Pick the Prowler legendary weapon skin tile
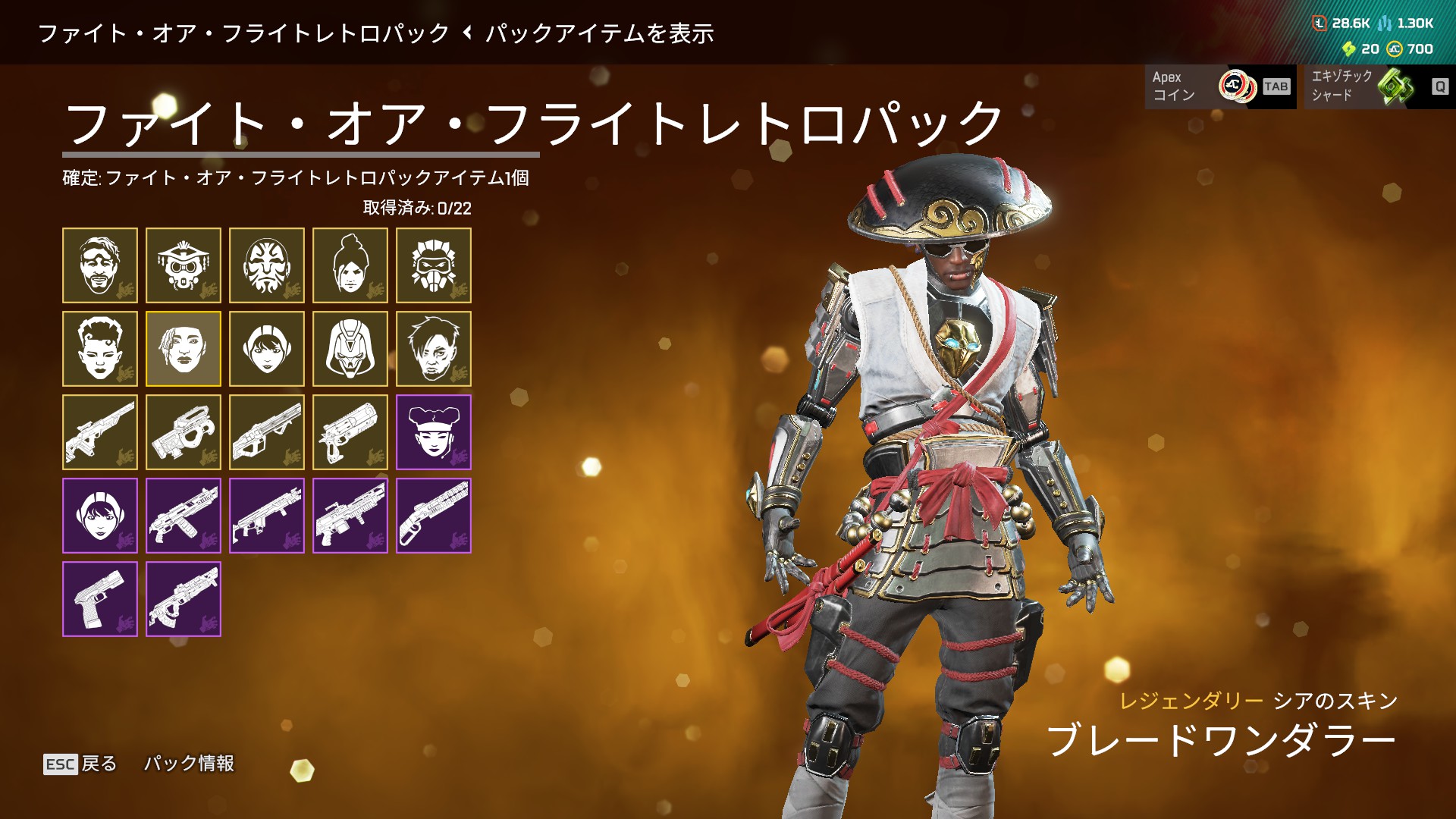The width and height of the screenshot is (1456, 819). pos(184,432)
